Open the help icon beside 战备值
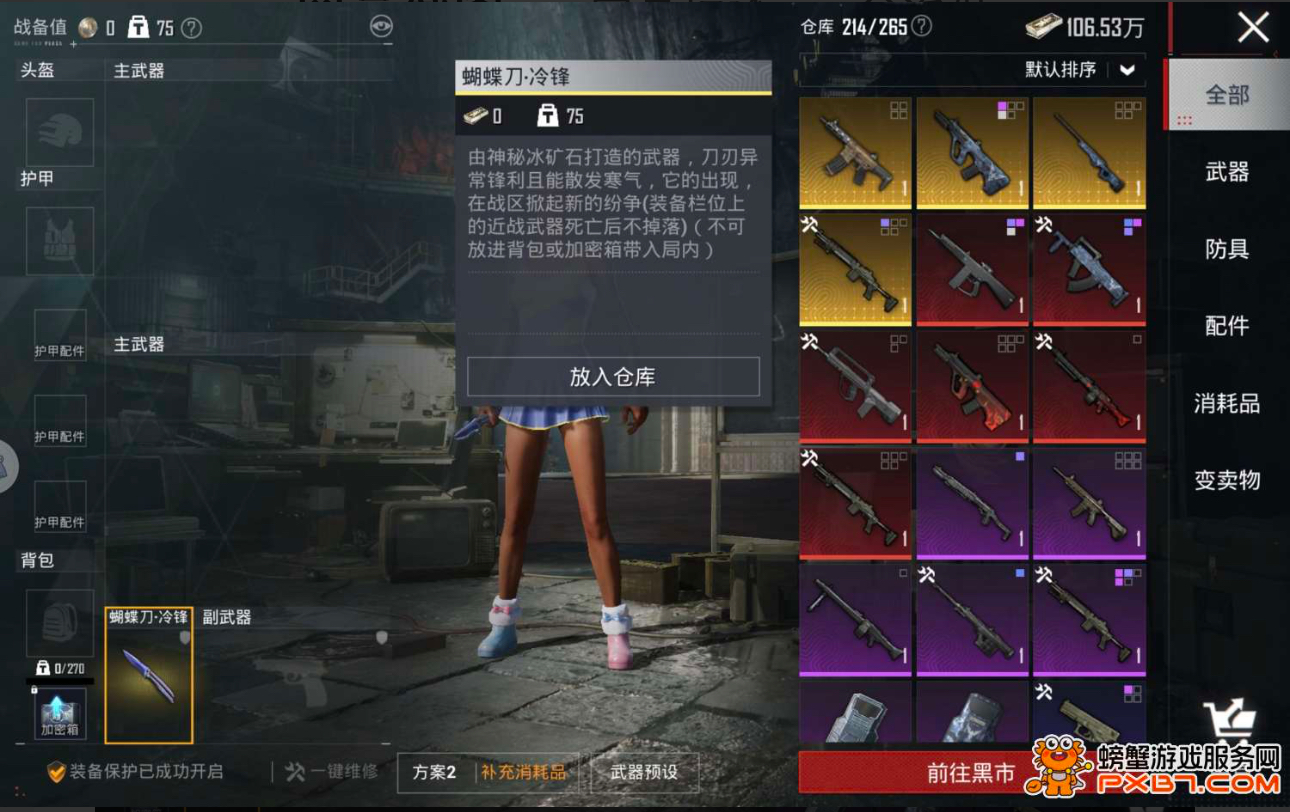Viewport: 1290px width, 812px height. [191, 28]
